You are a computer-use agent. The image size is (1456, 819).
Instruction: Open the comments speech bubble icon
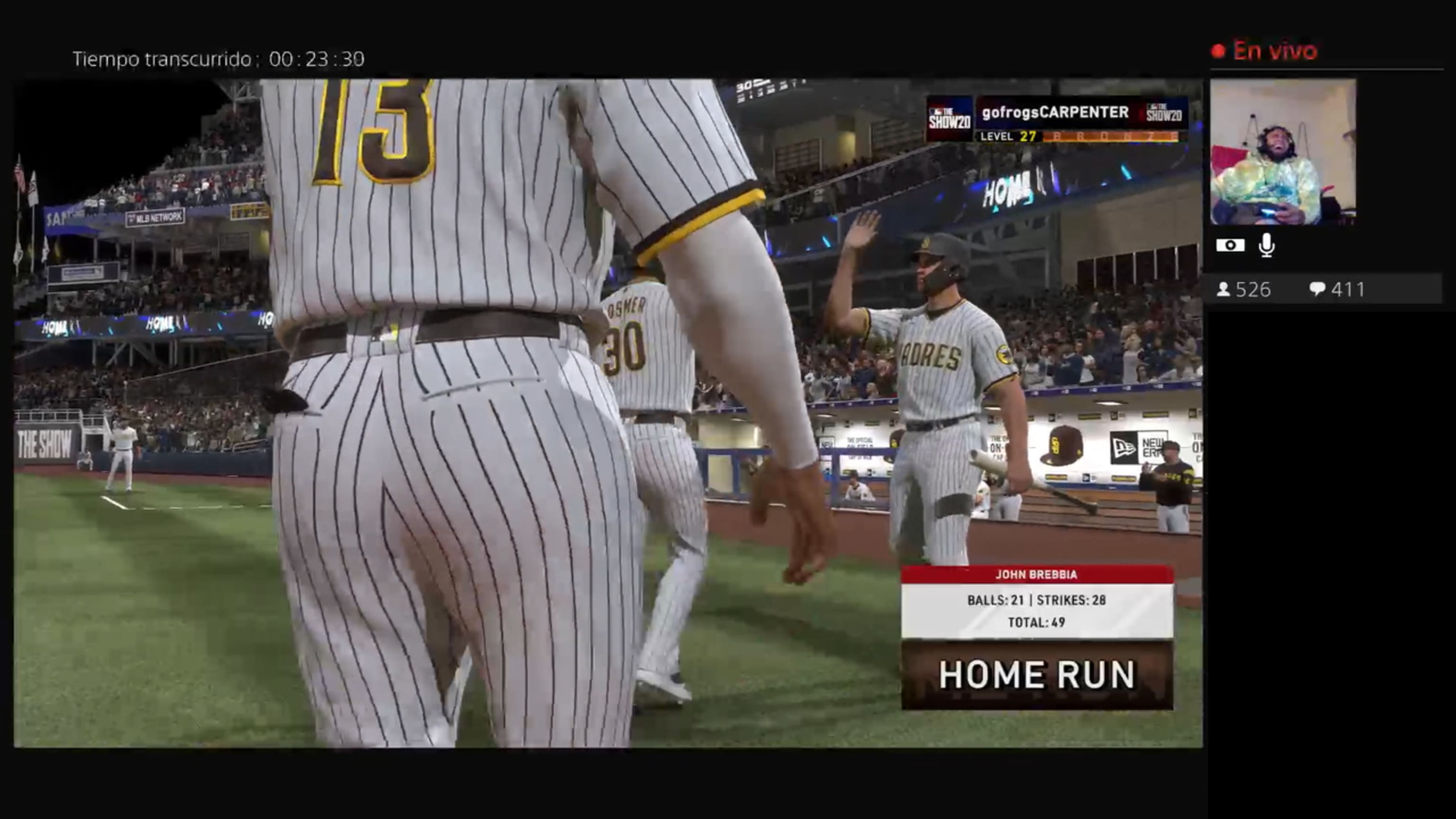point(1317,290)
